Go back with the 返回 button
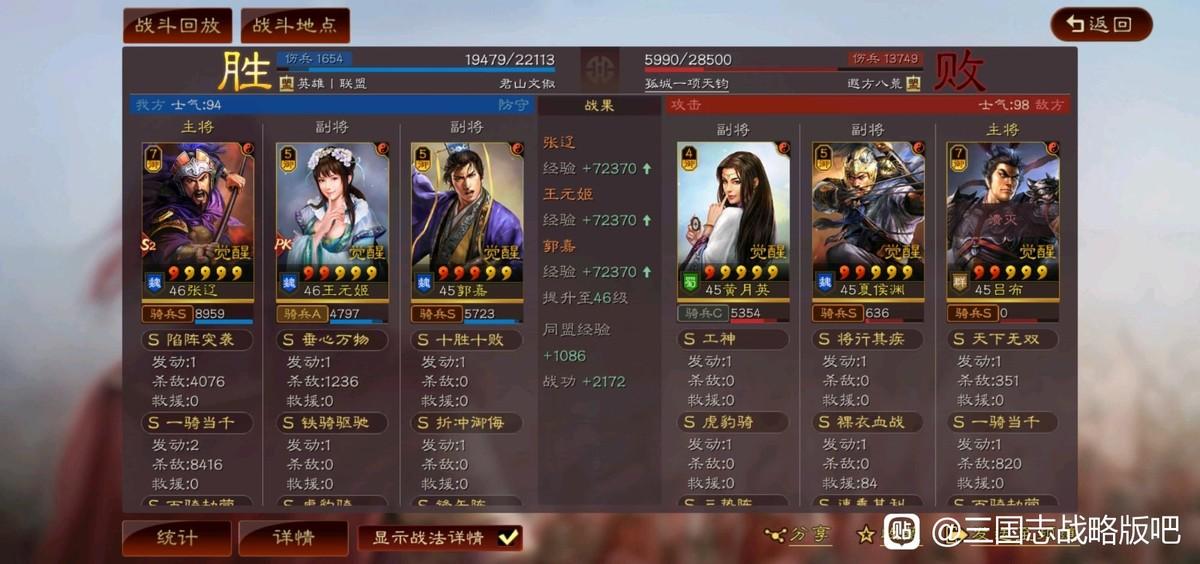The image size is (1200, 564). (x=1101, y=25)
